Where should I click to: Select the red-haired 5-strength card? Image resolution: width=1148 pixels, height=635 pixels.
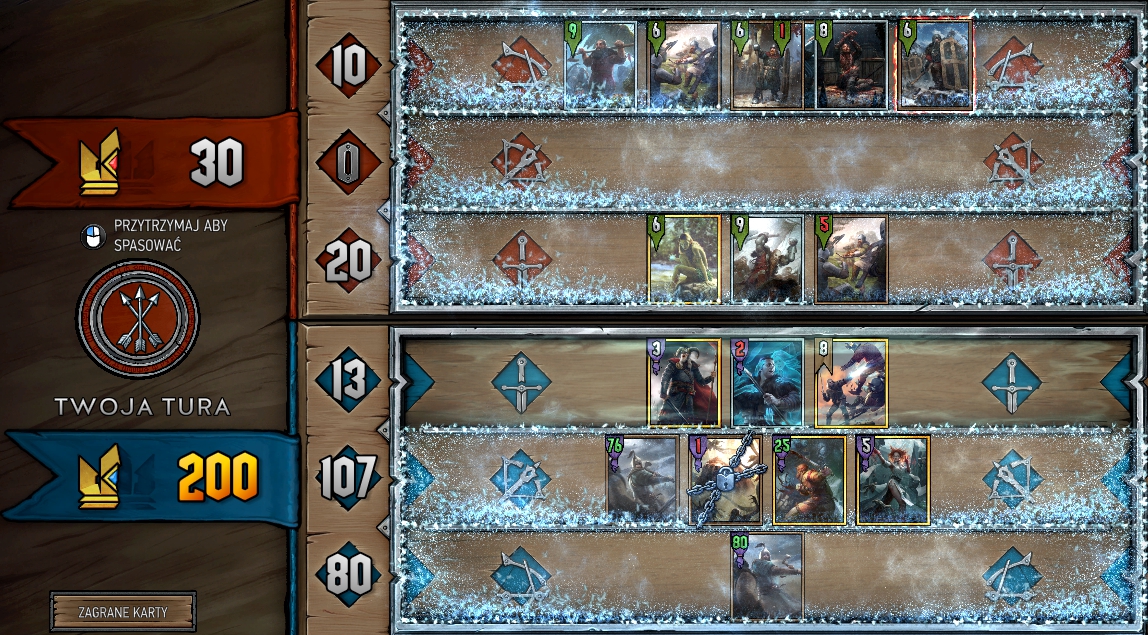(893, 480)
